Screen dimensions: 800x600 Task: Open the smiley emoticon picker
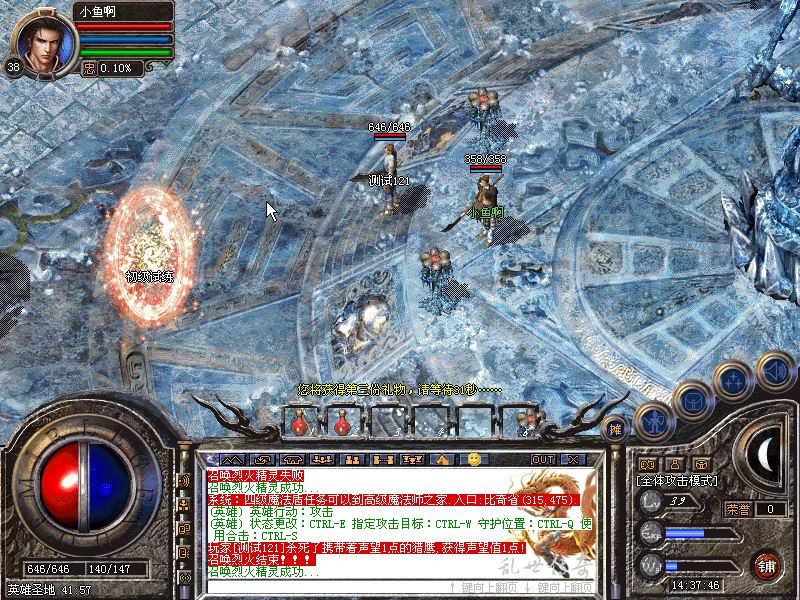[474, 459]
